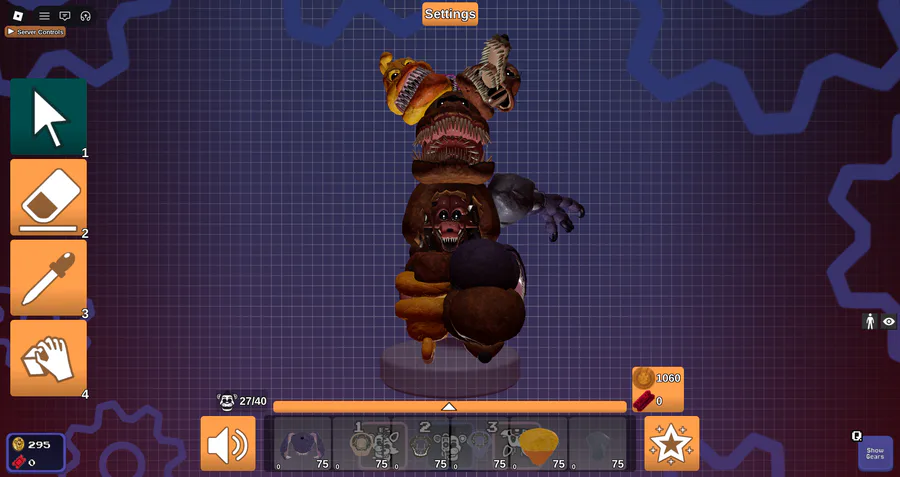Select the hand with cloth tool
The image size is (900, 477).
click(x=48, y=357)
